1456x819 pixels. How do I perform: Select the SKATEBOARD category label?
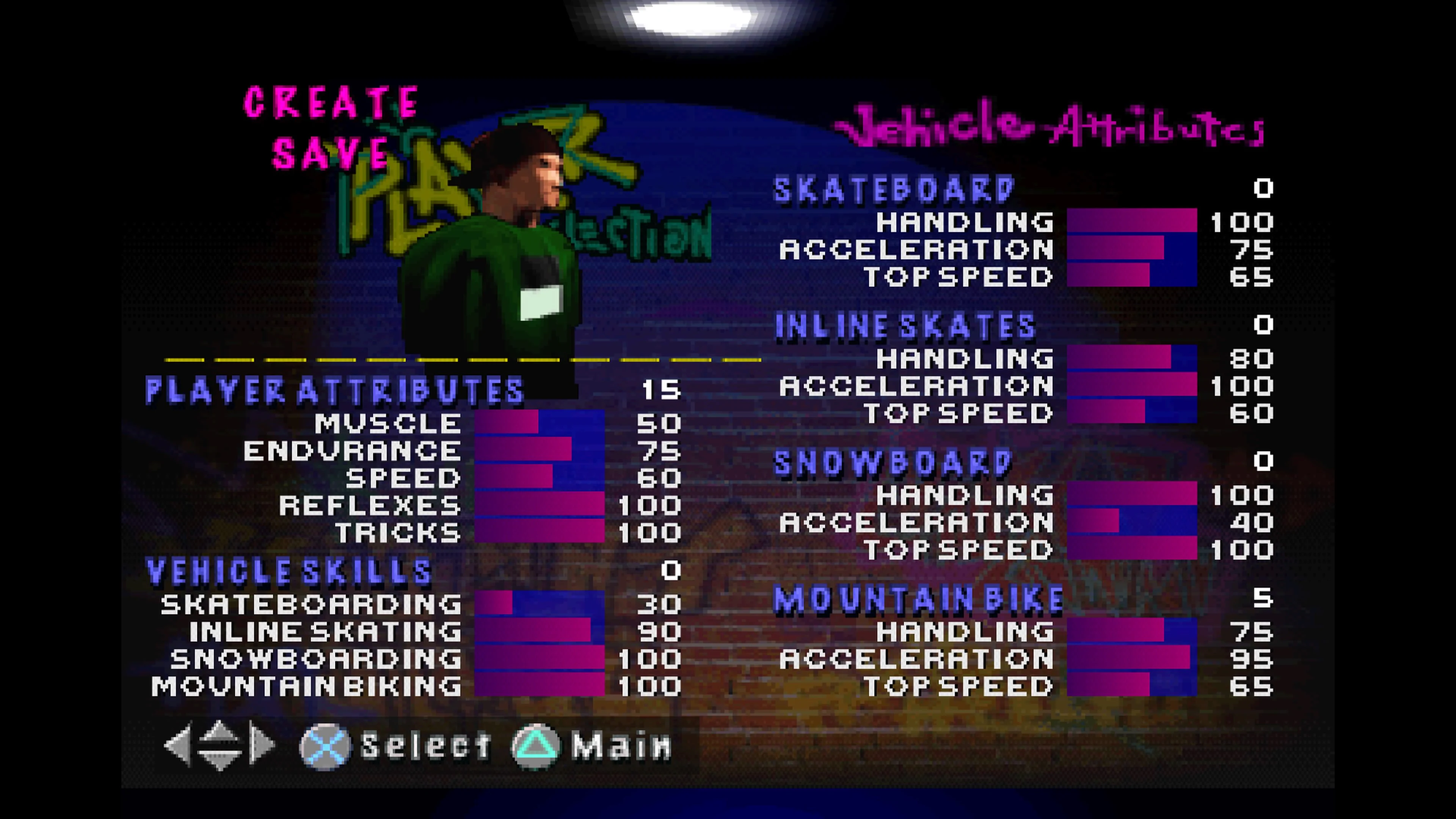pyautogui.click(x=893, y=189)
